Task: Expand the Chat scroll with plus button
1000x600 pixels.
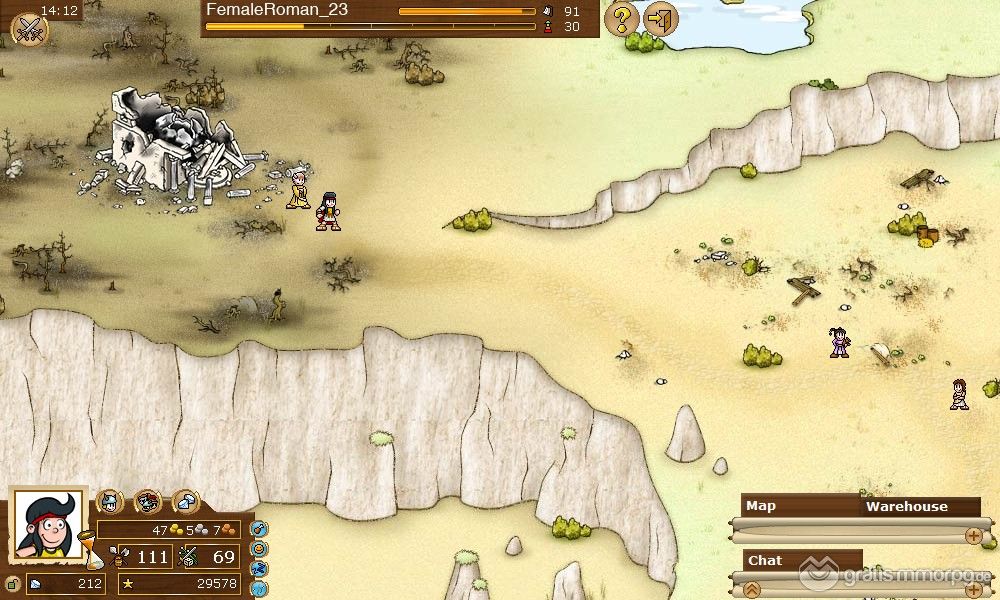Action: pos(973,589)
